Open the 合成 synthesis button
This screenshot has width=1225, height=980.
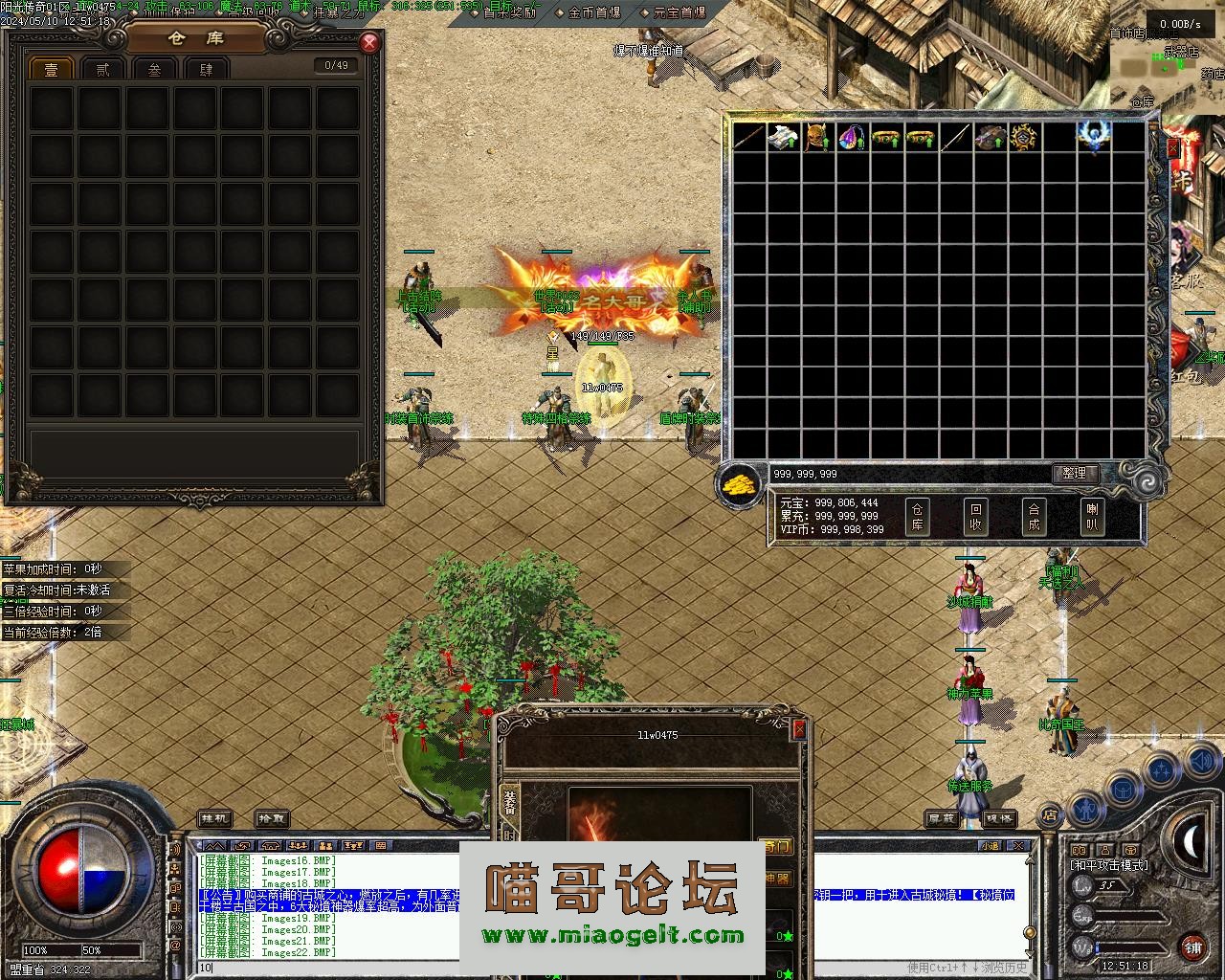[1034, 517]
